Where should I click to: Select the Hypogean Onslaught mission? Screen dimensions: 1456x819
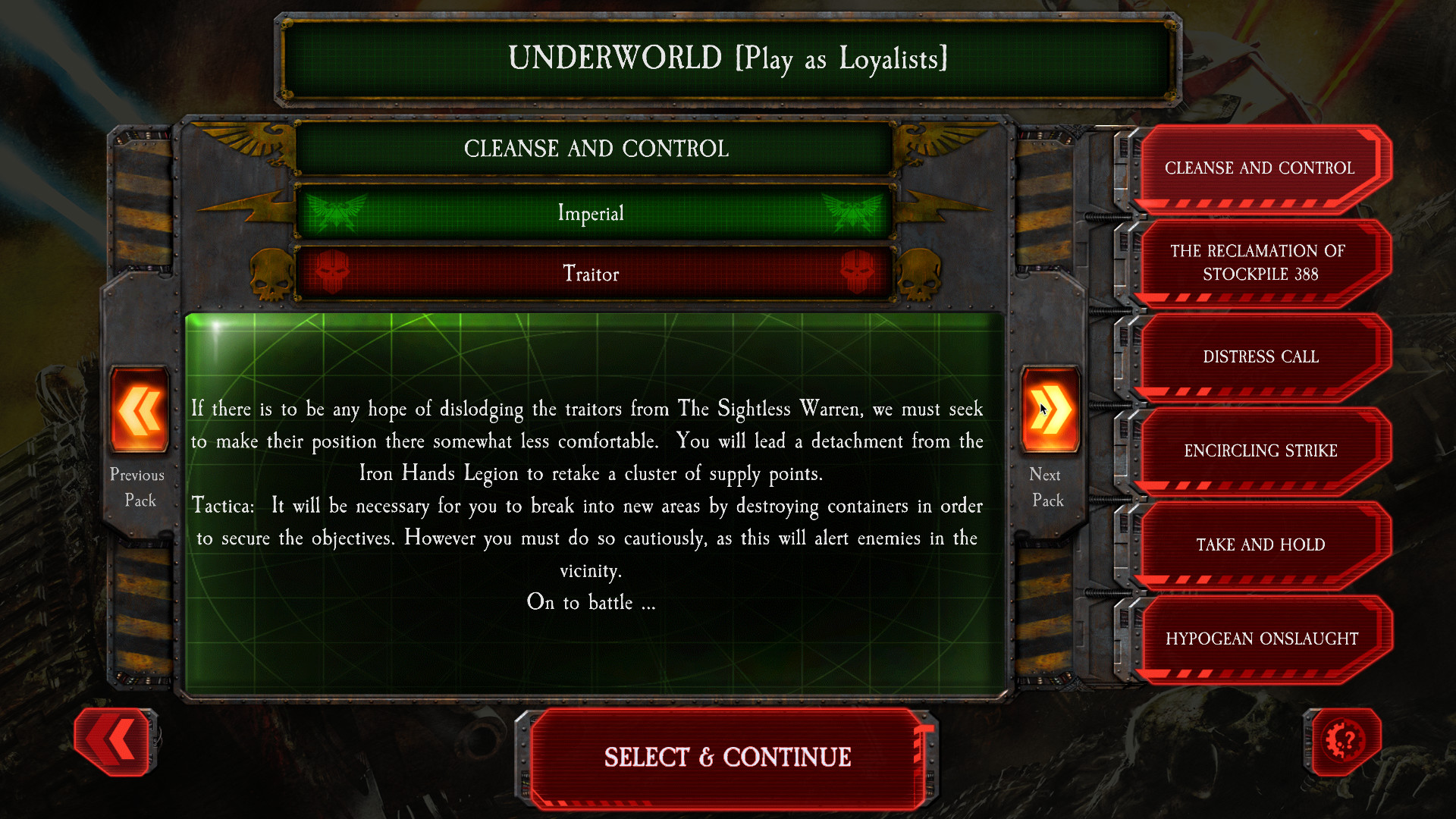[x=1263, y=639]
